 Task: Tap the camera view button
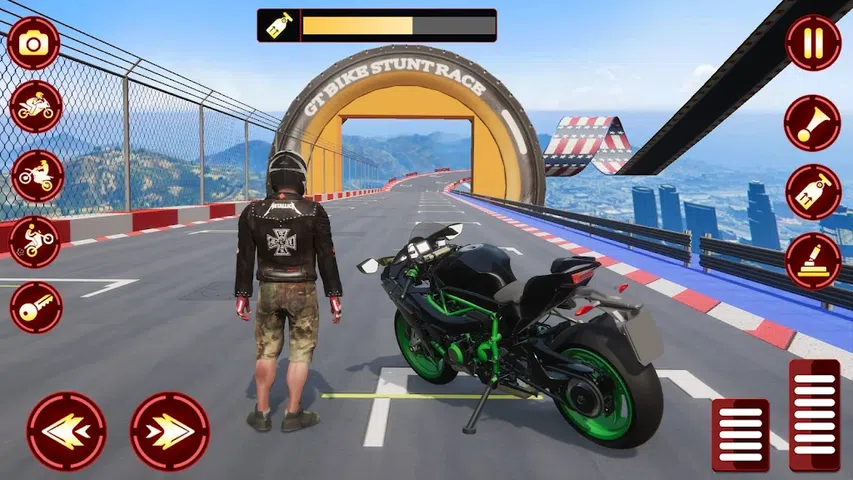[34, 43]
